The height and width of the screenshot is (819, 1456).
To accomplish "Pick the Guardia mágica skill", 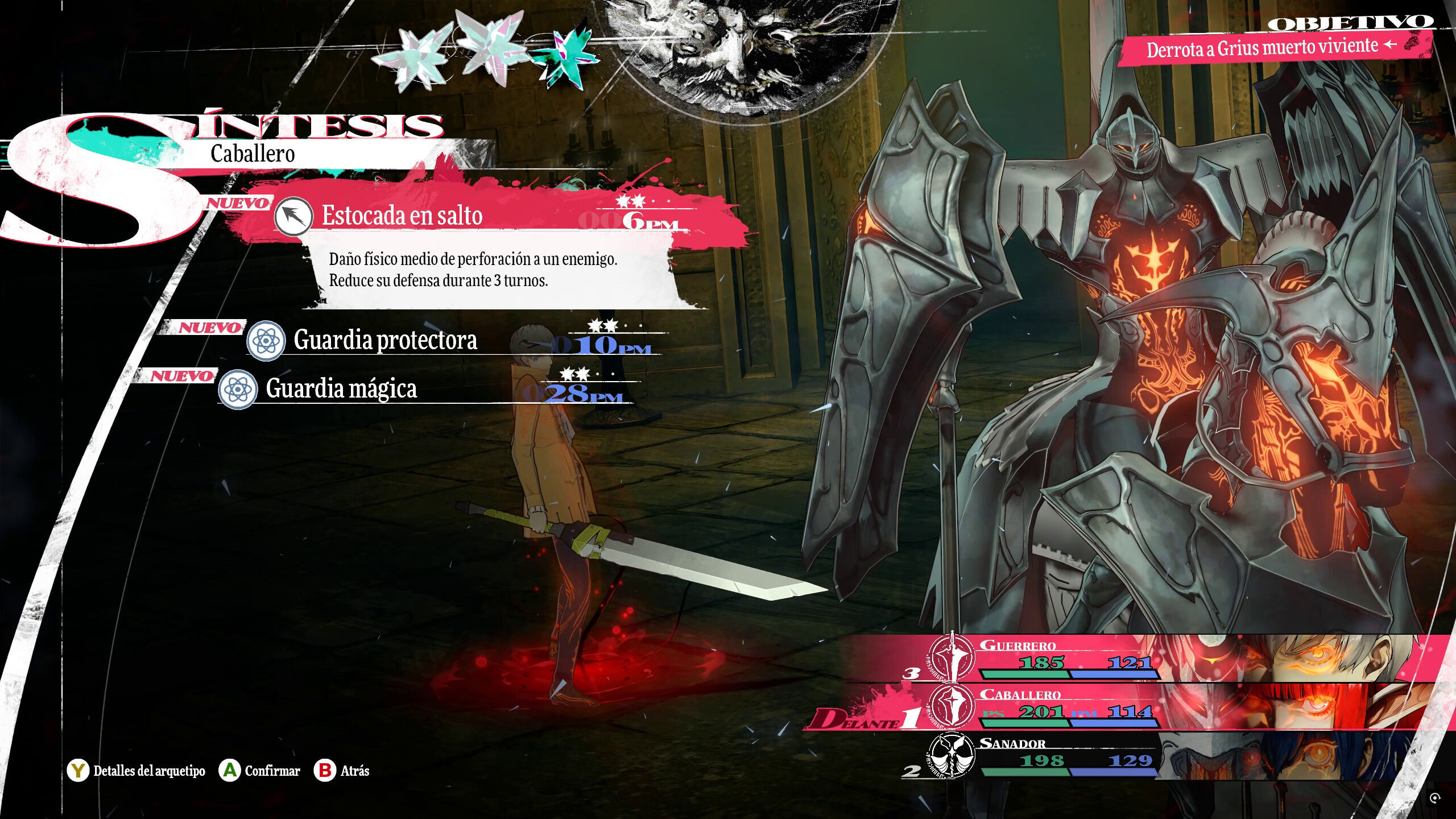I will 341,389.
